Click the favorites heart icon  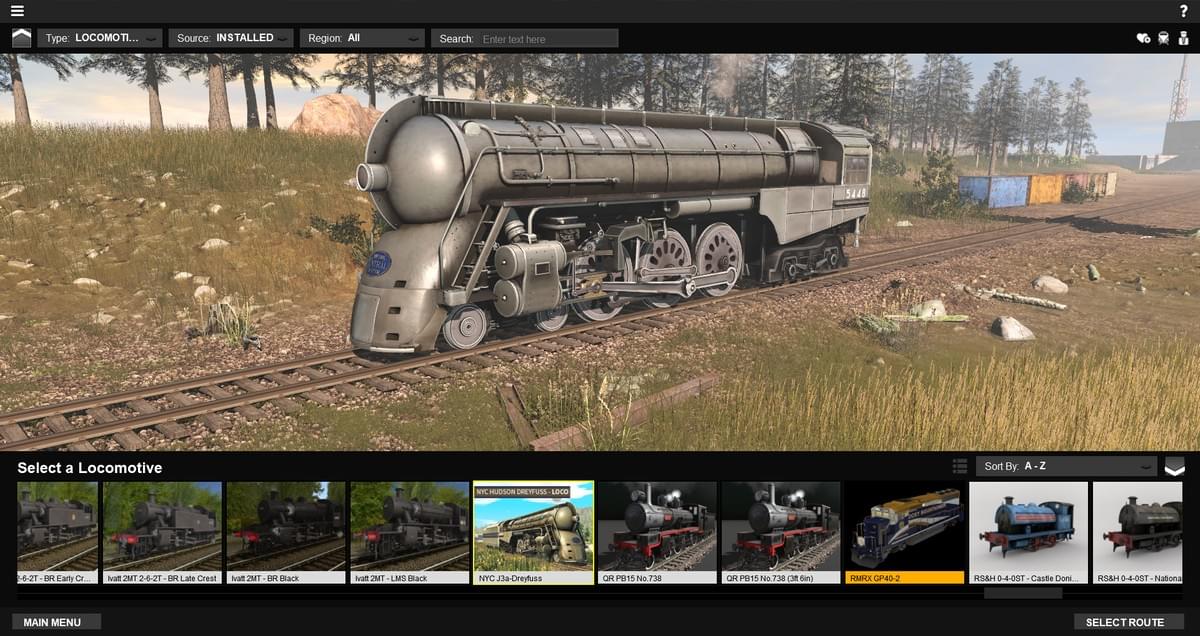point(1144,38)
